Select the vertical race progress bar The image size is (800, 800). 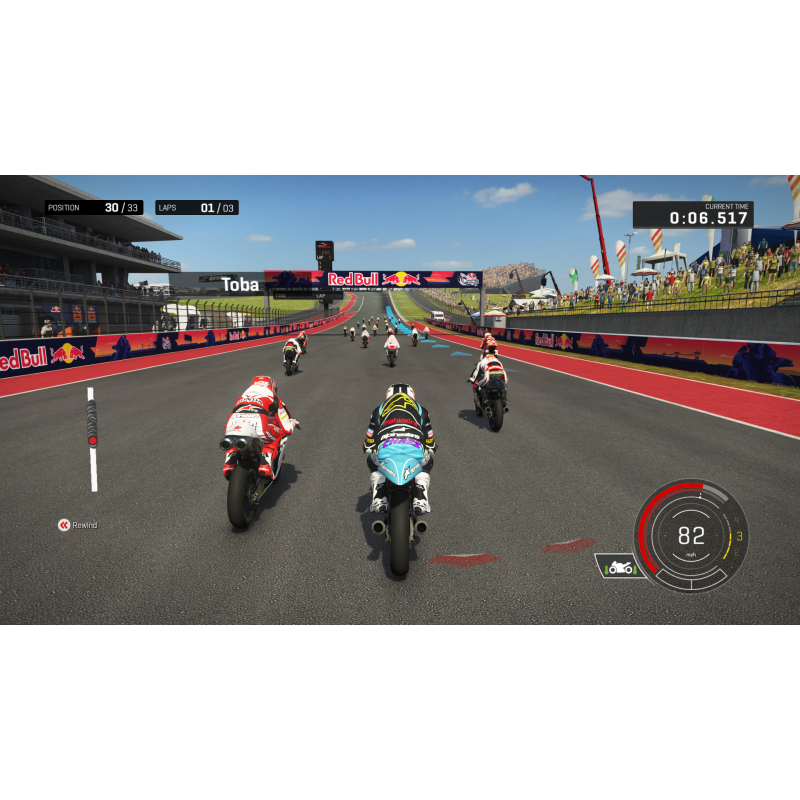(x=92, y=439)
